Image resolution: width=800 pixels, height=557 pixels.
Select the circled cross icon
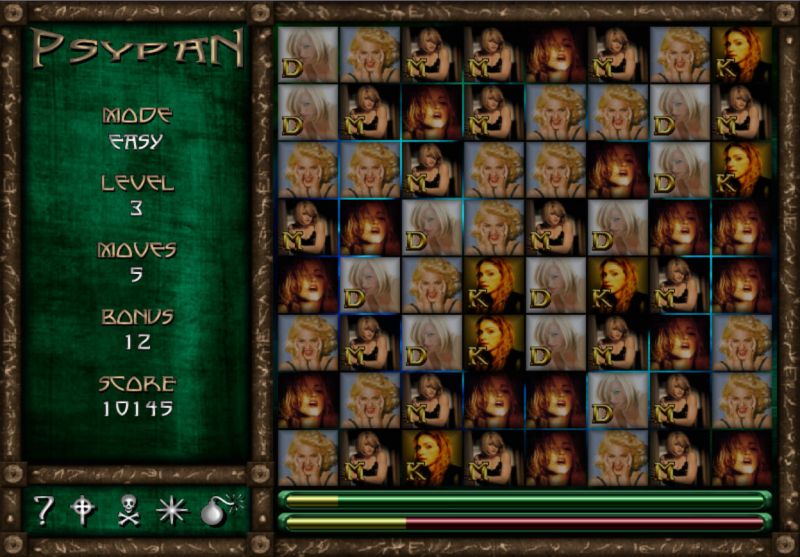point(82,511)
